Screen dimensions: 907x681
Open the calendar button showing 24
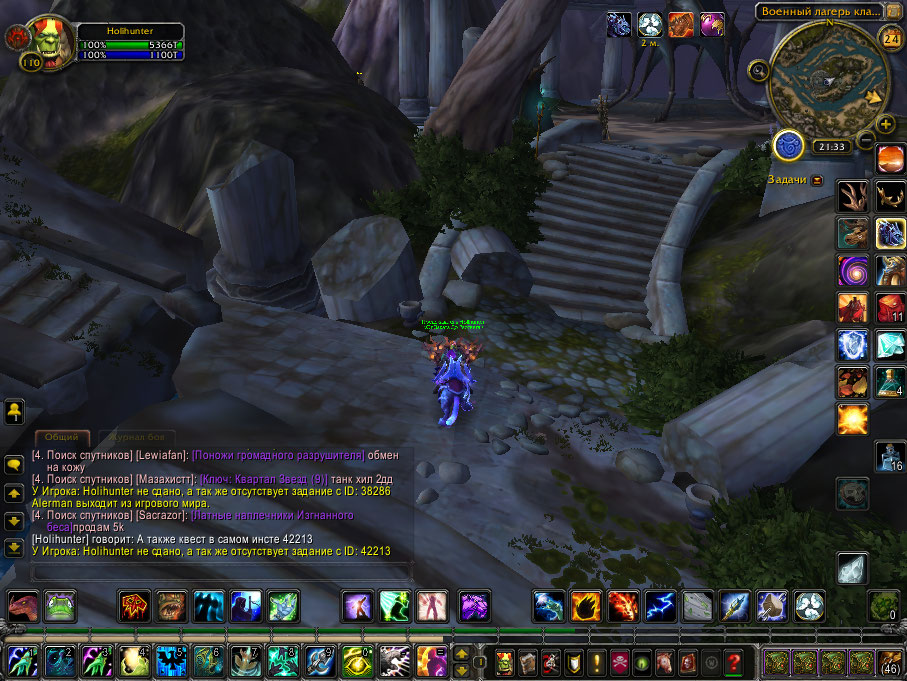889,38
